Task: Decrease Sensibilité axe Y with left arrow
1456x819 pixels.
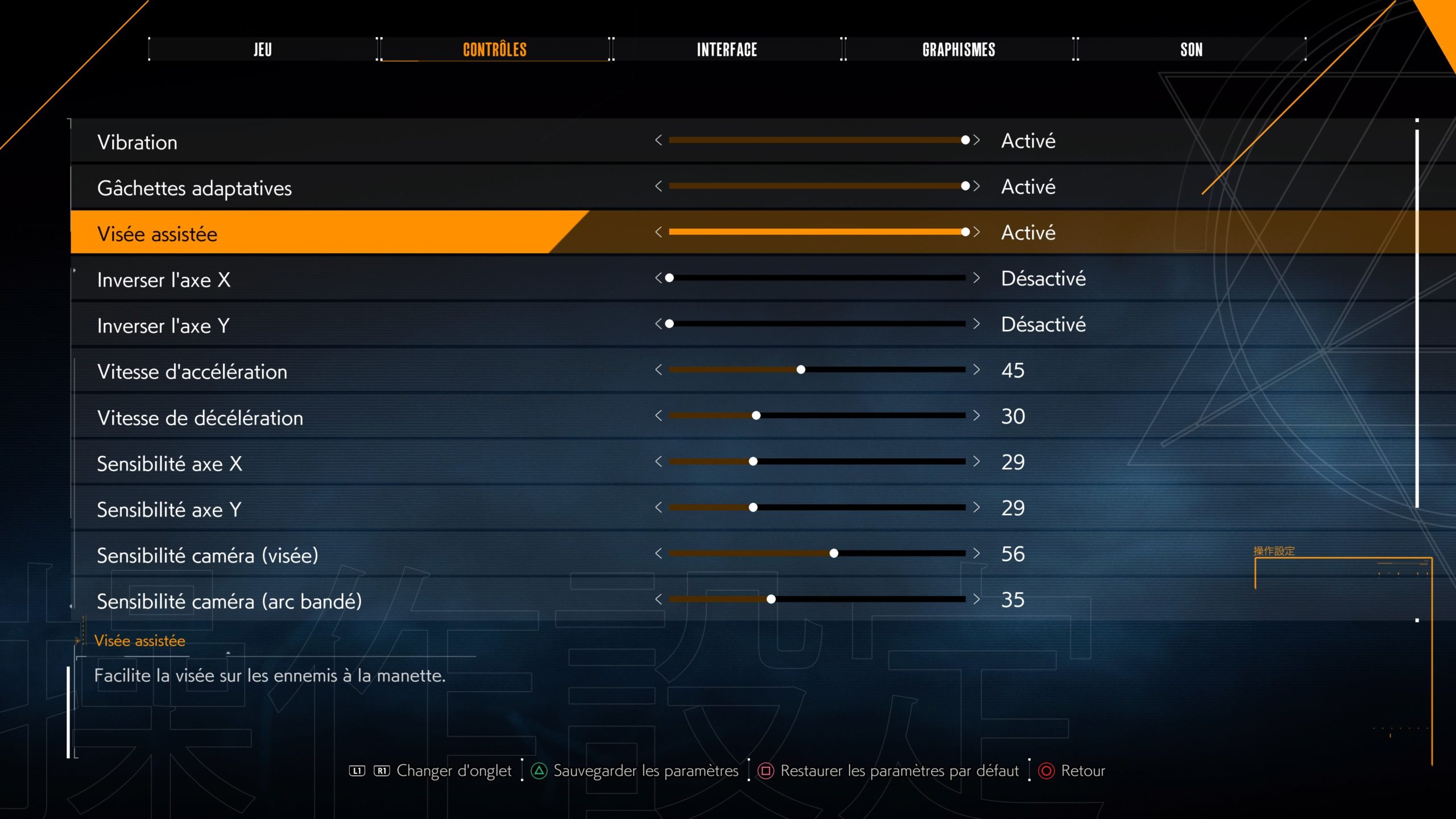Action: (659, 507)
